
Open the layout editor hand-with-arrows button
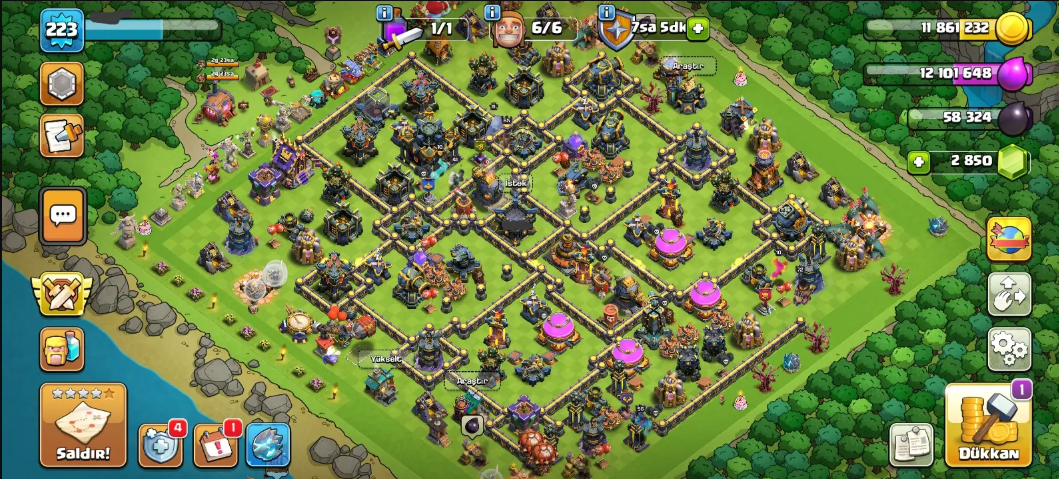(1009, 294)
